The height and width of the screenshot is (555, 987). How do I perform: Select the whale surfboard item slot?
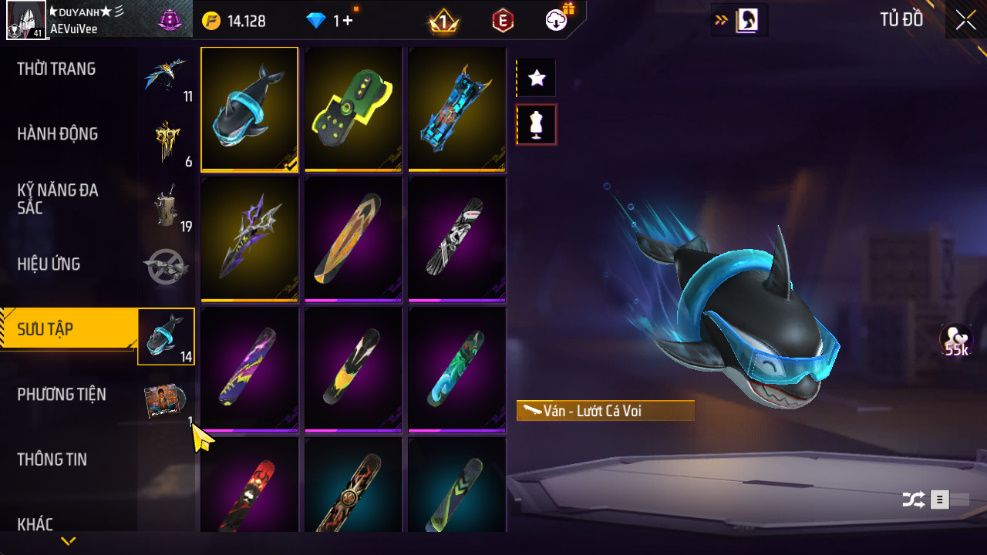click(250, 109)
